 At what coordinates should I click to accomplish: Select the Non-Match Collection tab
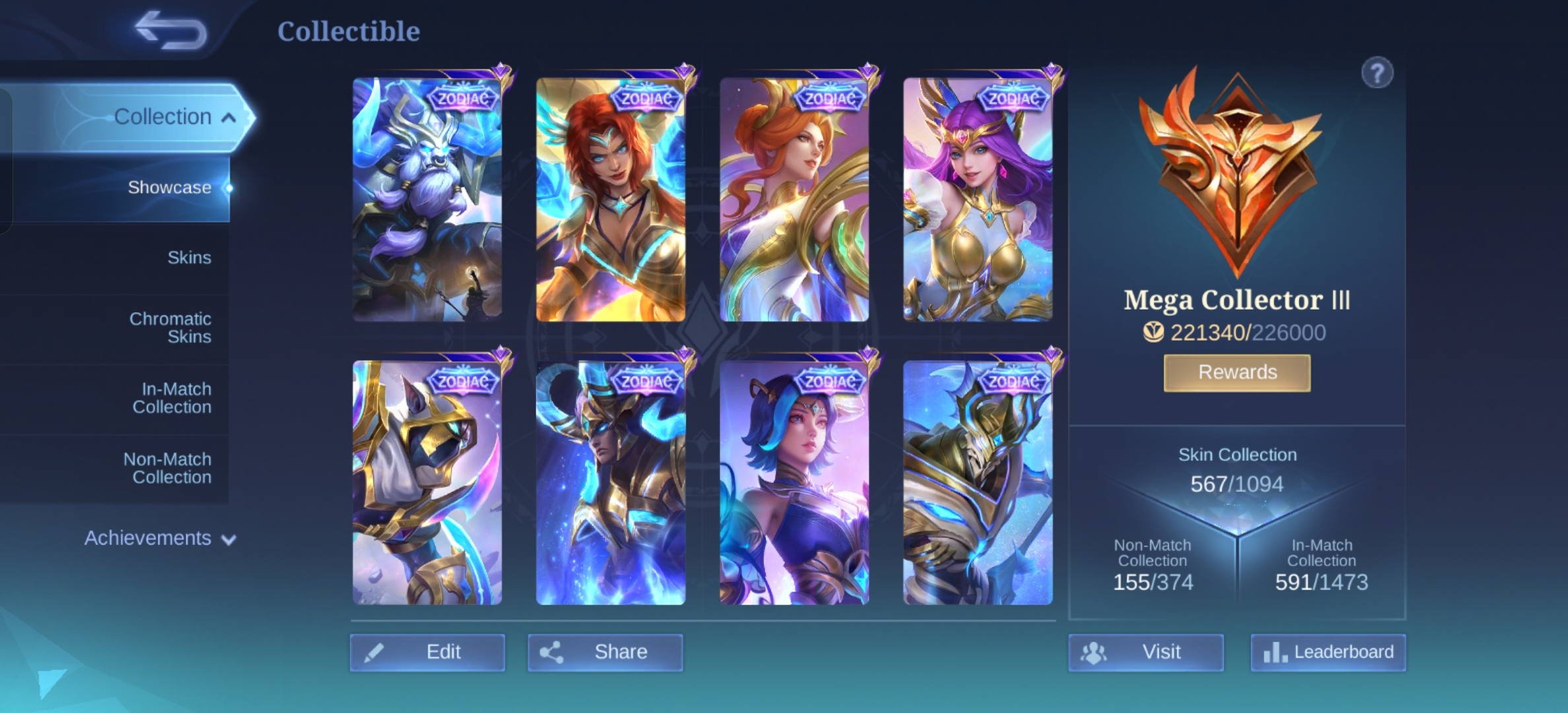click(168, 468)
